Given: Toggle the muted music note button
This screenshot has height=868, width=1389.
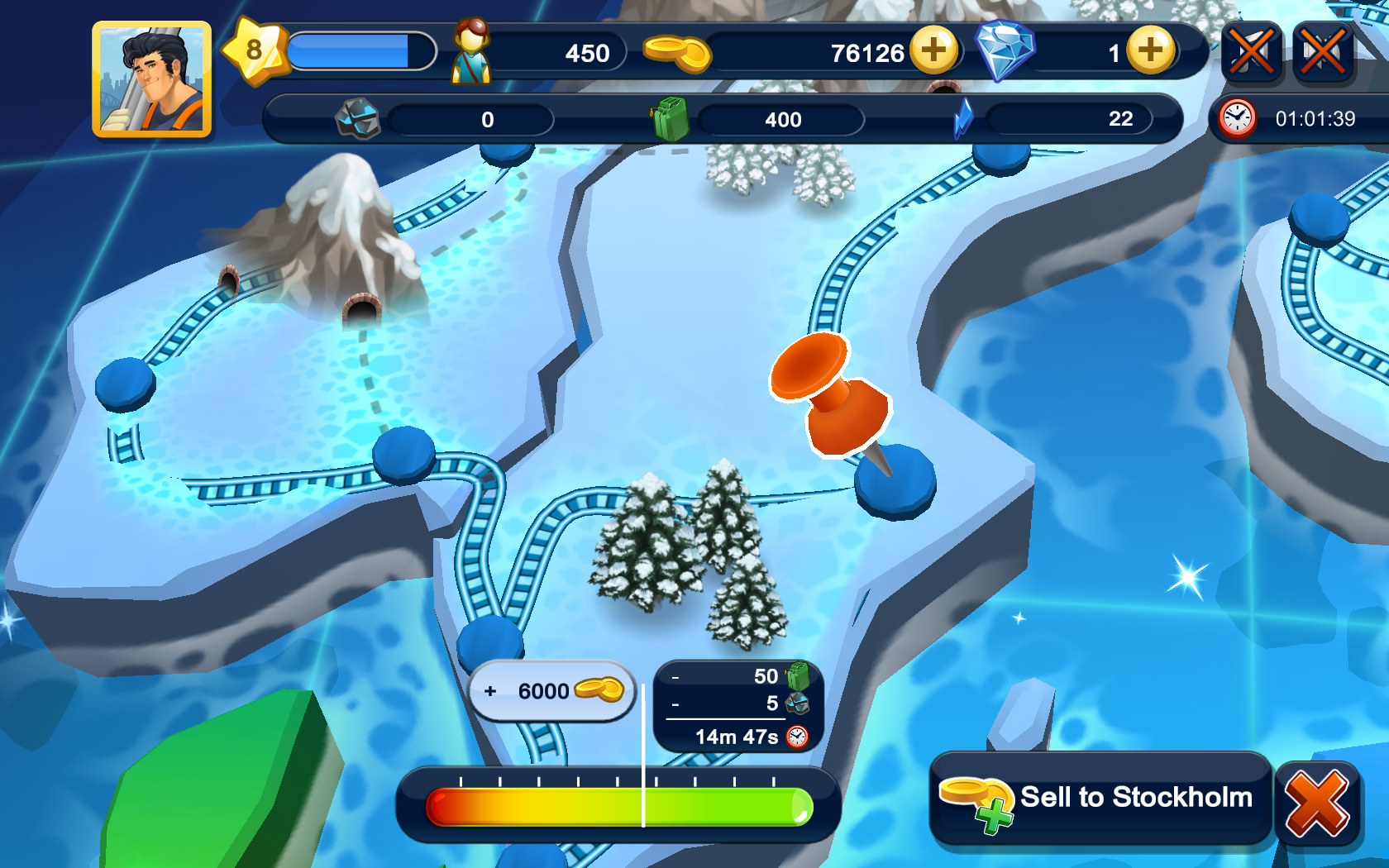Looking at the screenshot, I should (x=1251, y=53).
